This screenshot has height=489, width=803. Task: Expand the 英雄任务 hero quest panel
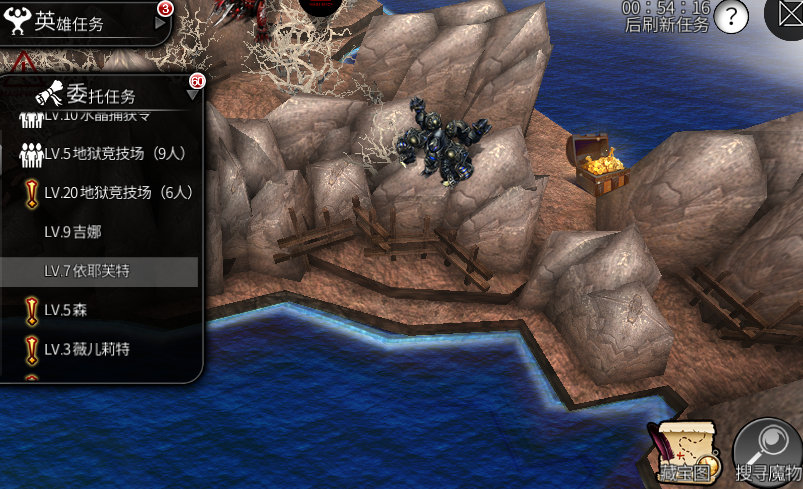coord(161,23)
